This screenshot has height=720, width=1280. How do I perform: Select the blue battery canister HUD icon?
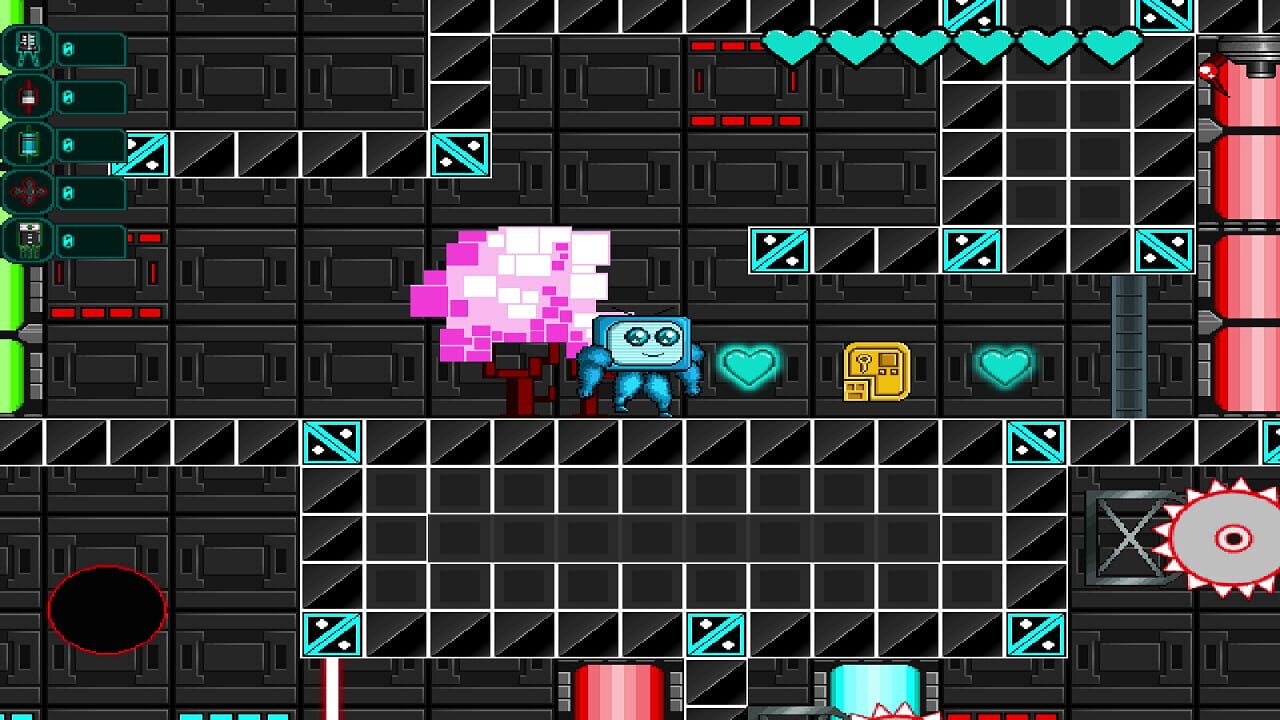click(x=30, y=144)
